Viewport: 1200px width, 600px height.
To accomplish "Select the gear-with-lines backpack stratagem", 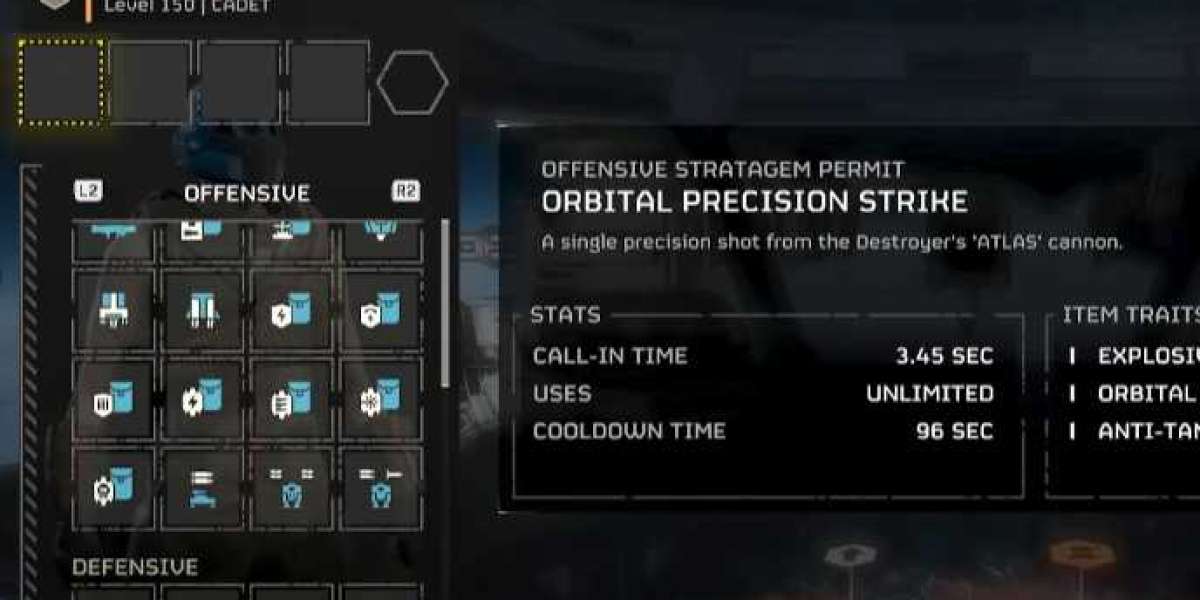I will (293, 400).
